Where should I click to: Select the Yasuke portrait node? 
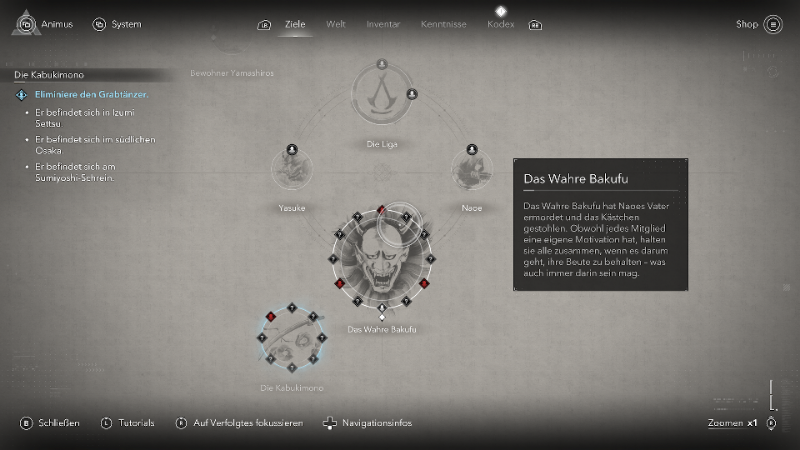291,173
